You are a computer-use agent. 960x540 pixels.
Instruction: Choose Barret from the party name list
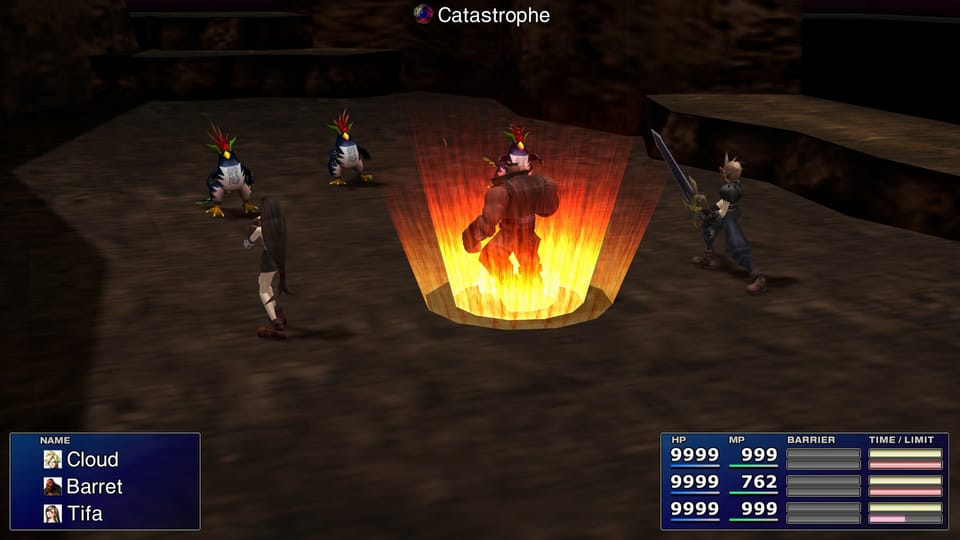coord(94,487)
